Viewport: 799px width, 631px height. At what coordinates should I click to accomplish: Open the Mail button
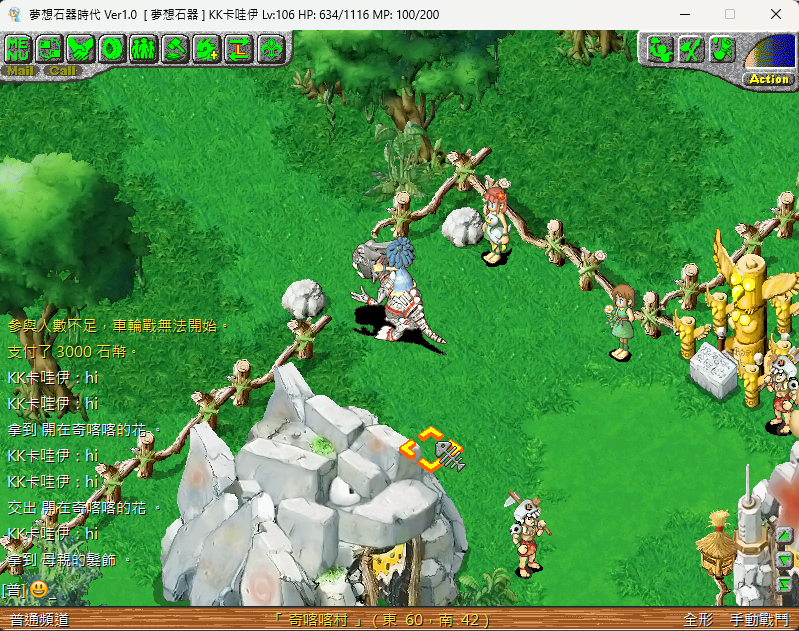[20, 71]
